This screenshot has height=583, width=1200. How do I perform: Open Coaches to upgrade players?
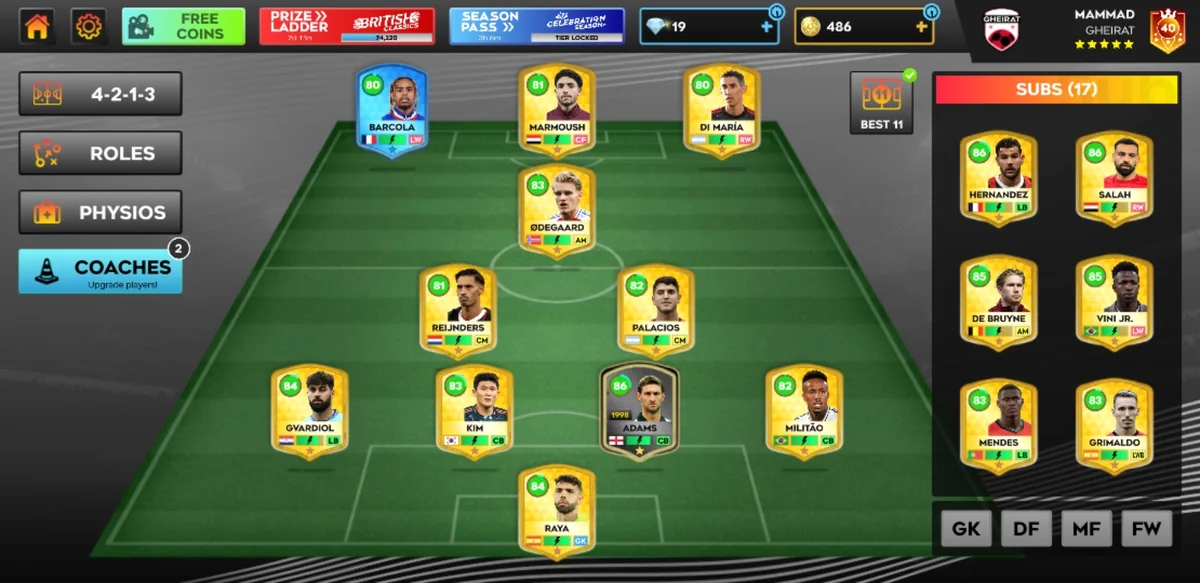[x=100, y=271]
